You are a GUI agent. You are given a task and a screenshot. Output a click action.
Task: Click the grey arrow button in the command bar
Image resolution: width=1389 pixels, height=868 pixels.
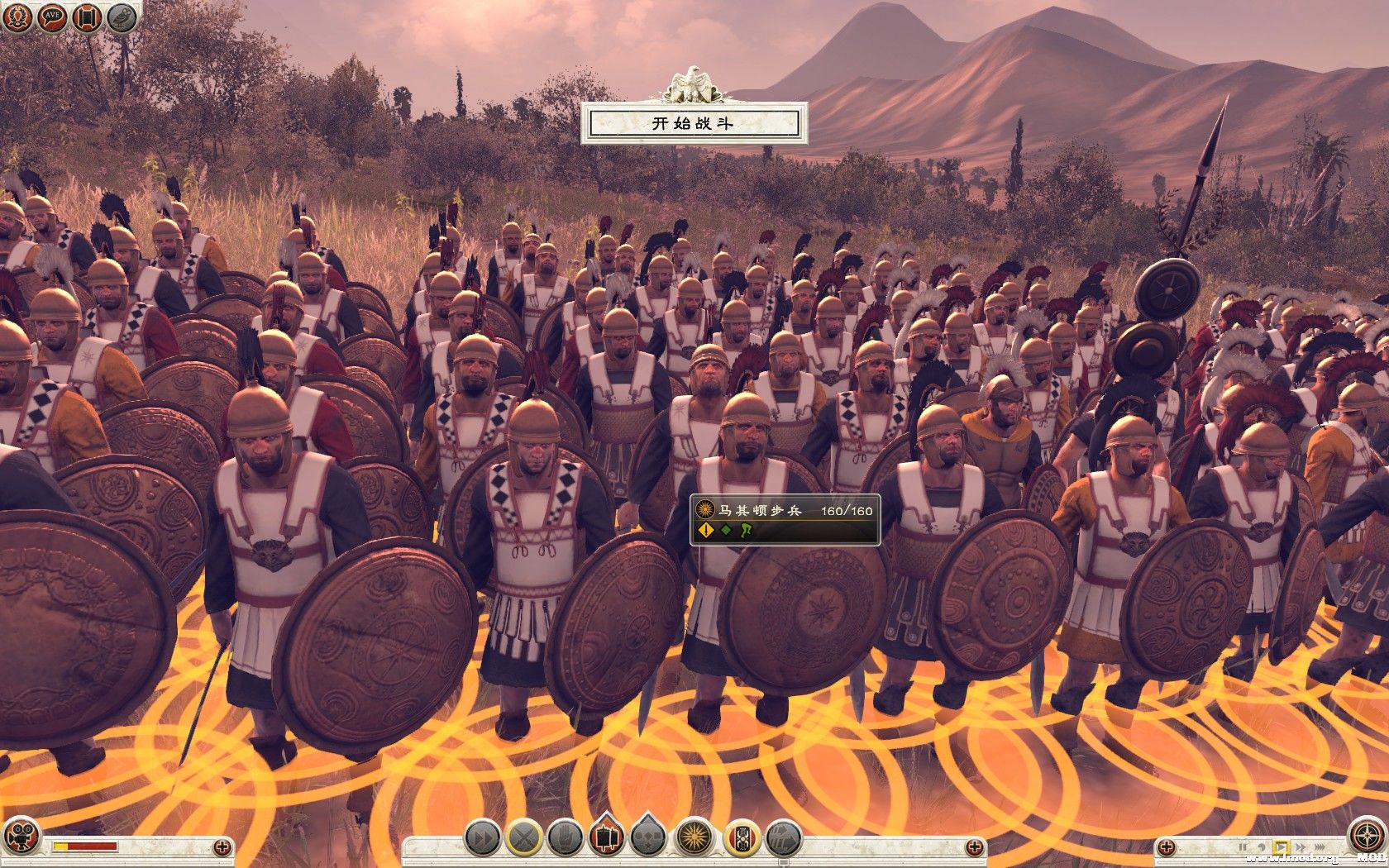[x=783, y=837]
